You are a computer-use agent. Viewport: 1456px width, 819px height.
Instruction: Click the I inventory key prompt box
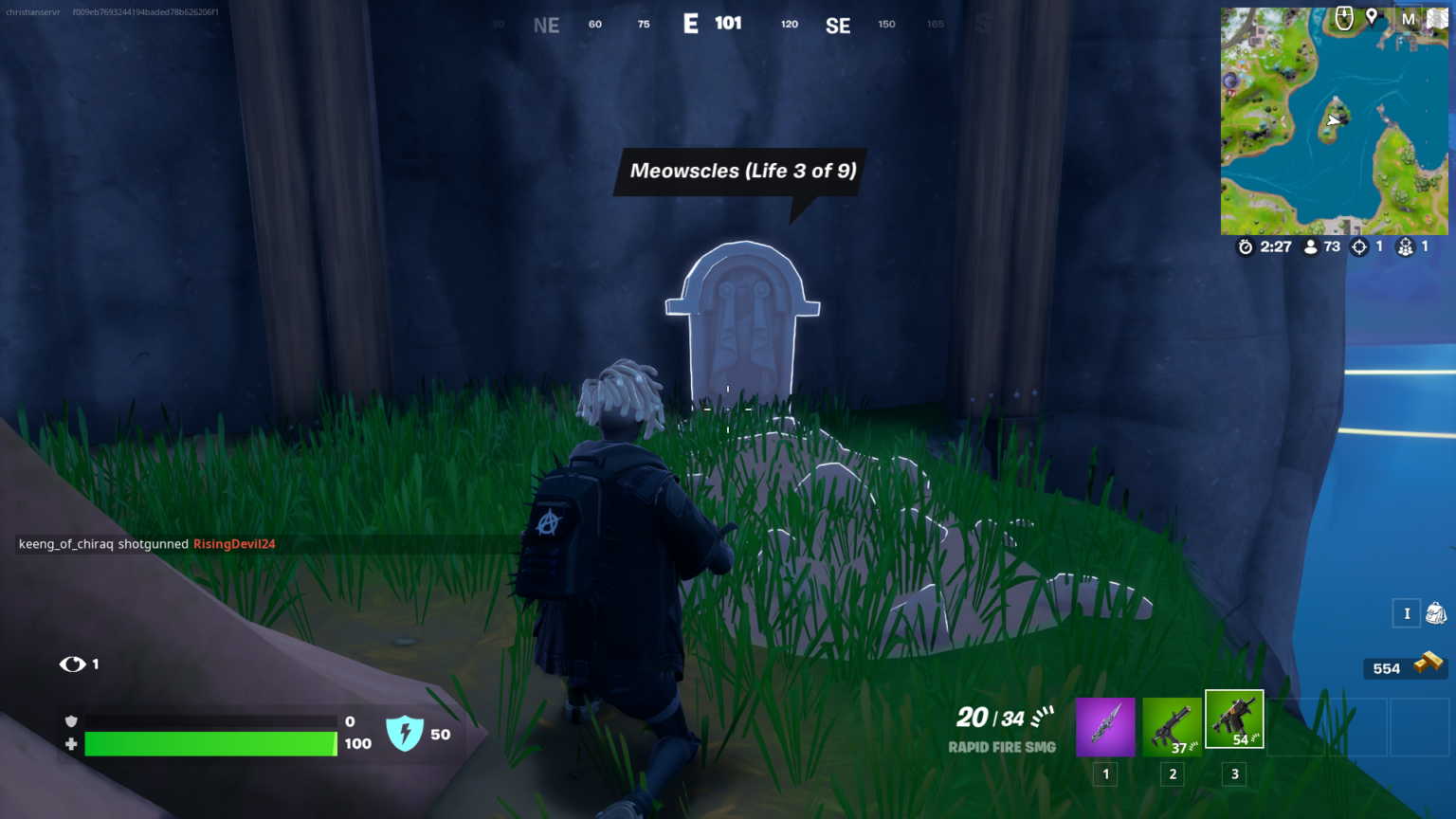[1407, 614]
